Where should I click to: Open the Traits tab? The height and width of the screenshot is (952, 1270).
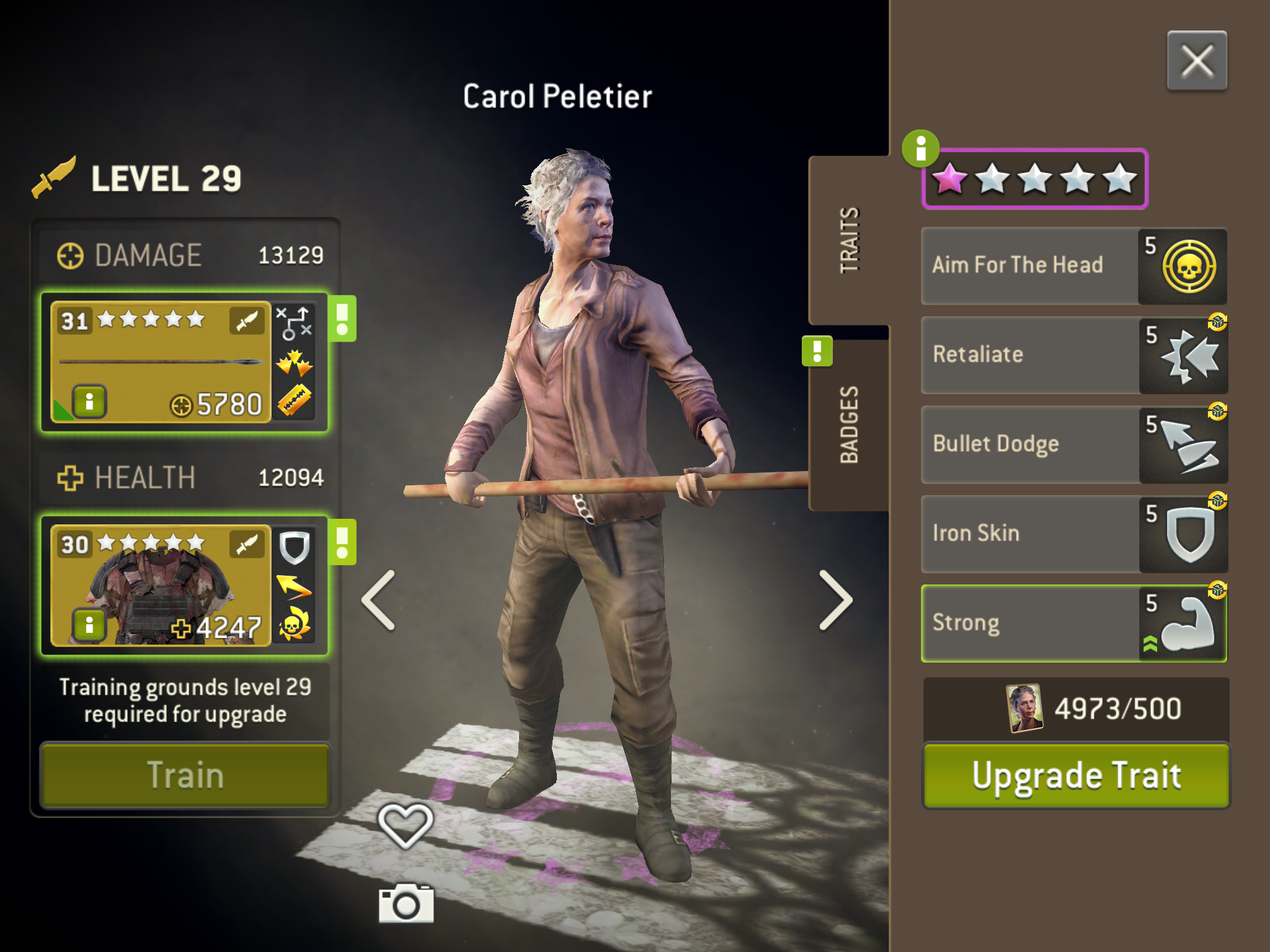point(849,240)
